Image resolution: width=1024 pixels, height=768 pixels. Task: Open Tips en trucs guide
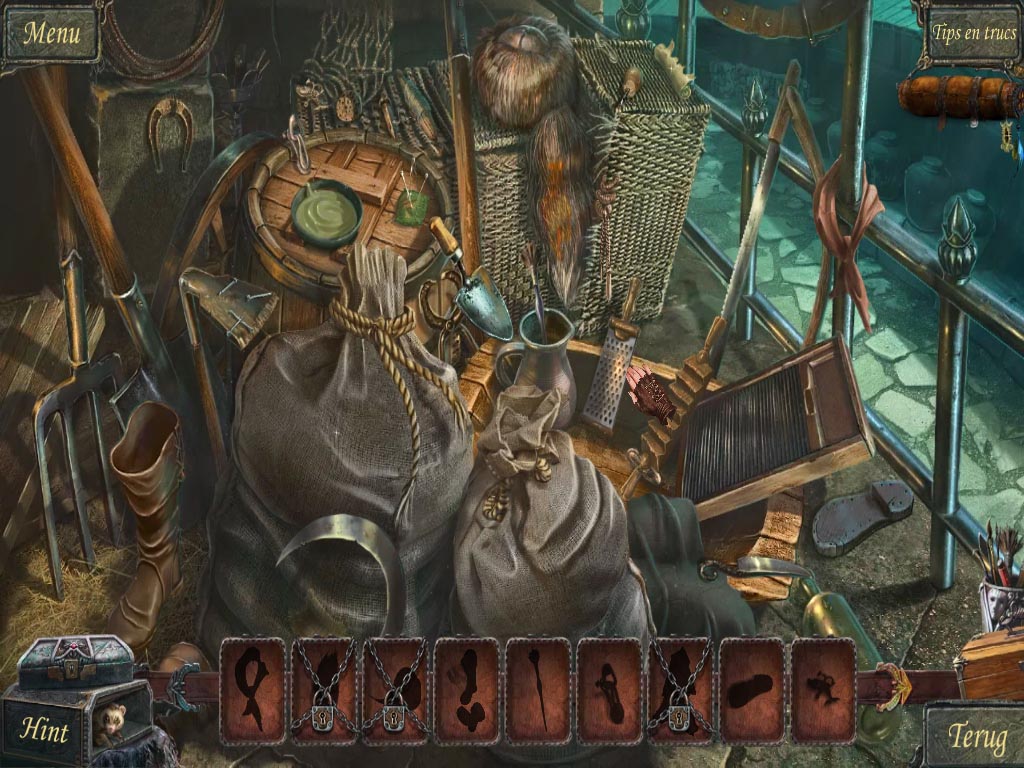click(973, 33)
